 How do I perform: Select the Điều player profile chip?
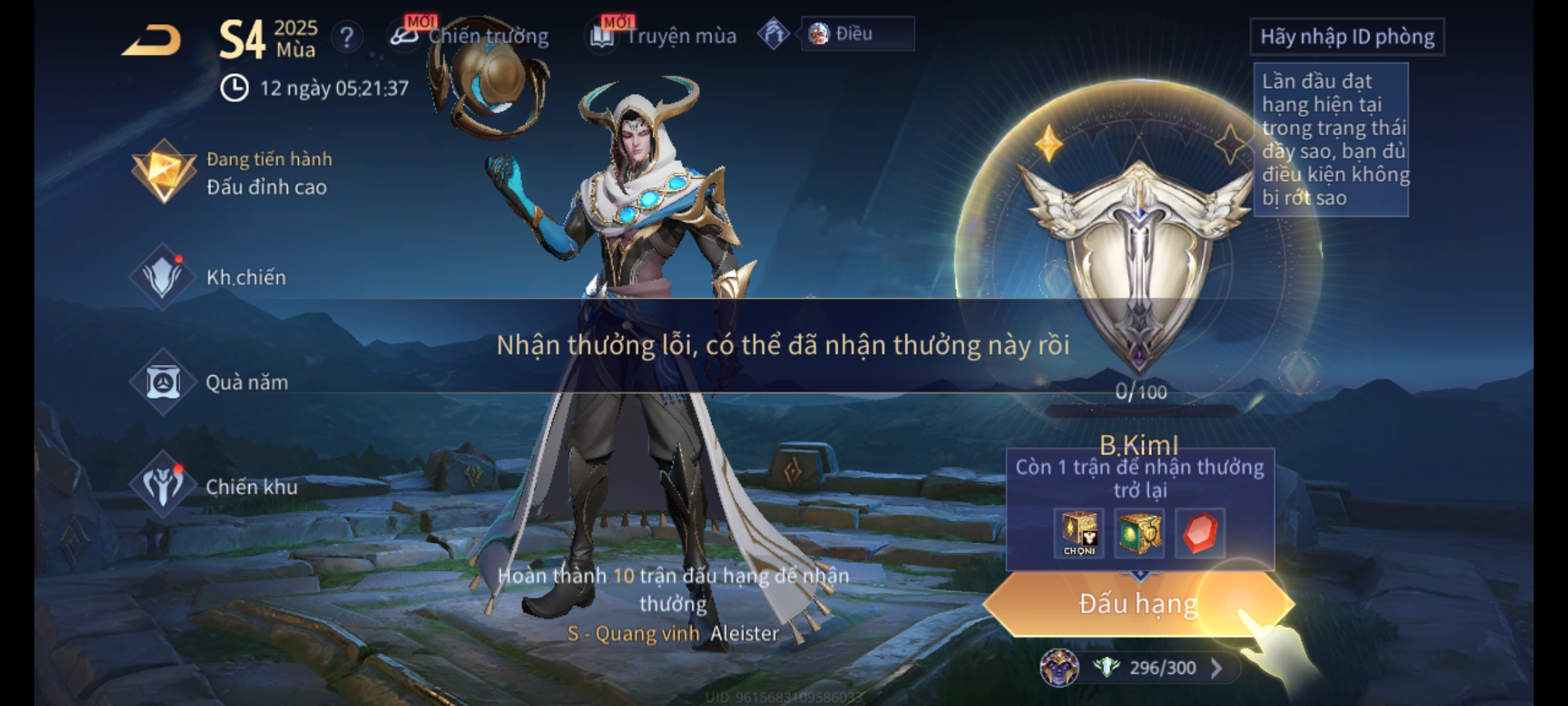[x=856, y=34]
